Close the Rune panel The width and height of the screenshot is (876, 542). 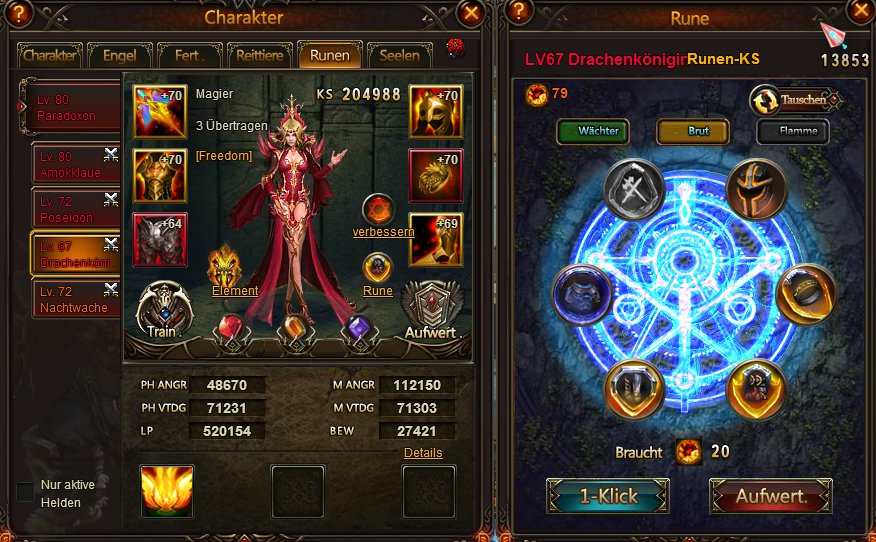[x=860, y=13]
